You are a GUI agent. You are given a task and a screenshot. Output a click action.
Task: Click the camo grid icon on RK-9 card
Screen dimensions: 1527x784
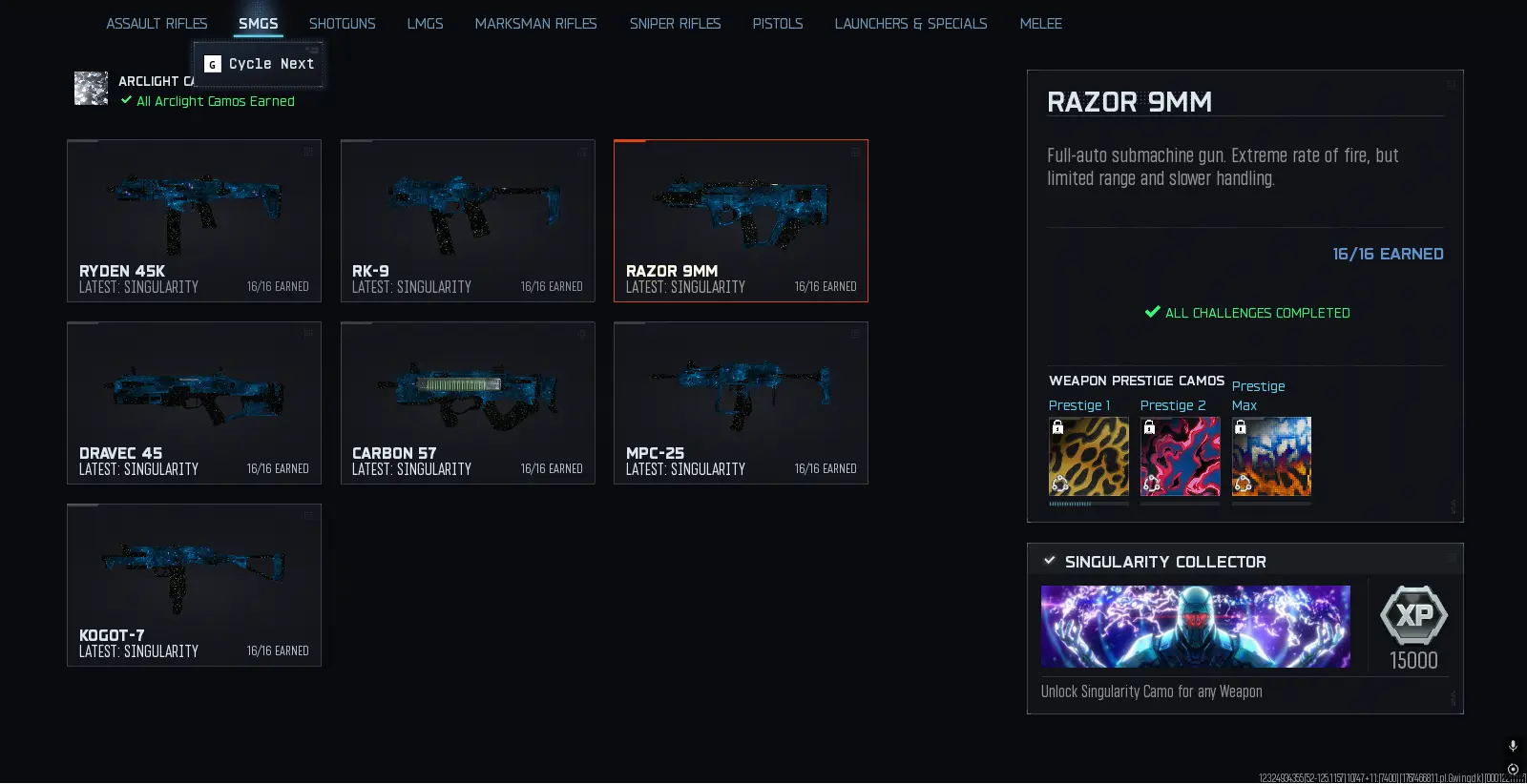tap(580, 151)
